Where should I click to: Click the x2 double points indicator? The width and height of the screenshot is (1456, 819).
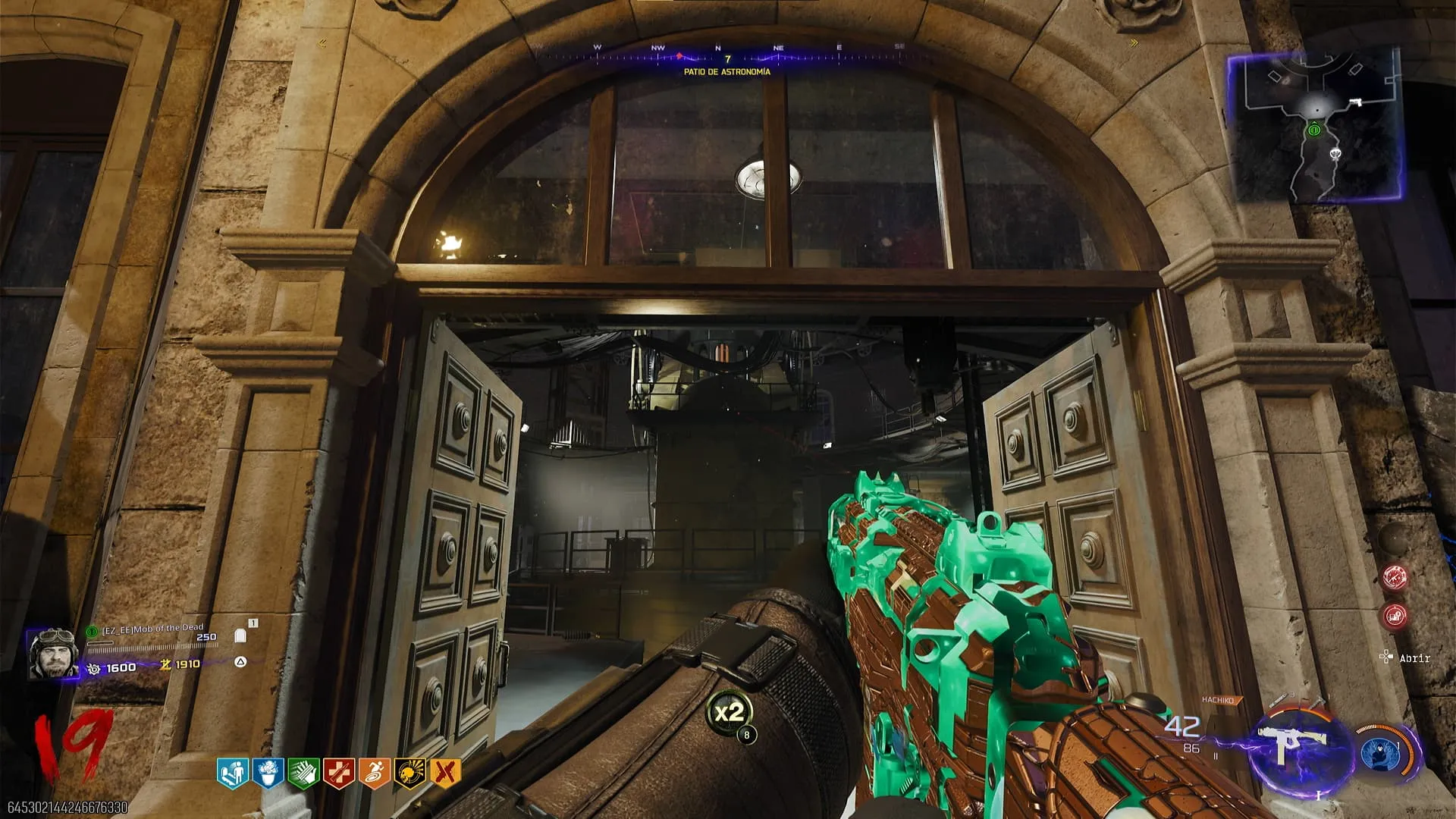[x=730, y=713]
